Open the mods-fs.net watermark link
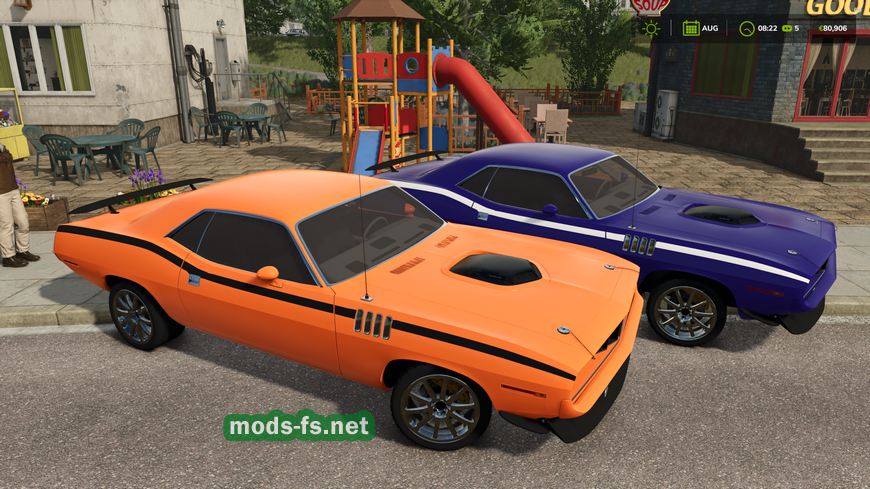This screenshot has height=489, width=870. pyautogui.click(x=300, y=426)
